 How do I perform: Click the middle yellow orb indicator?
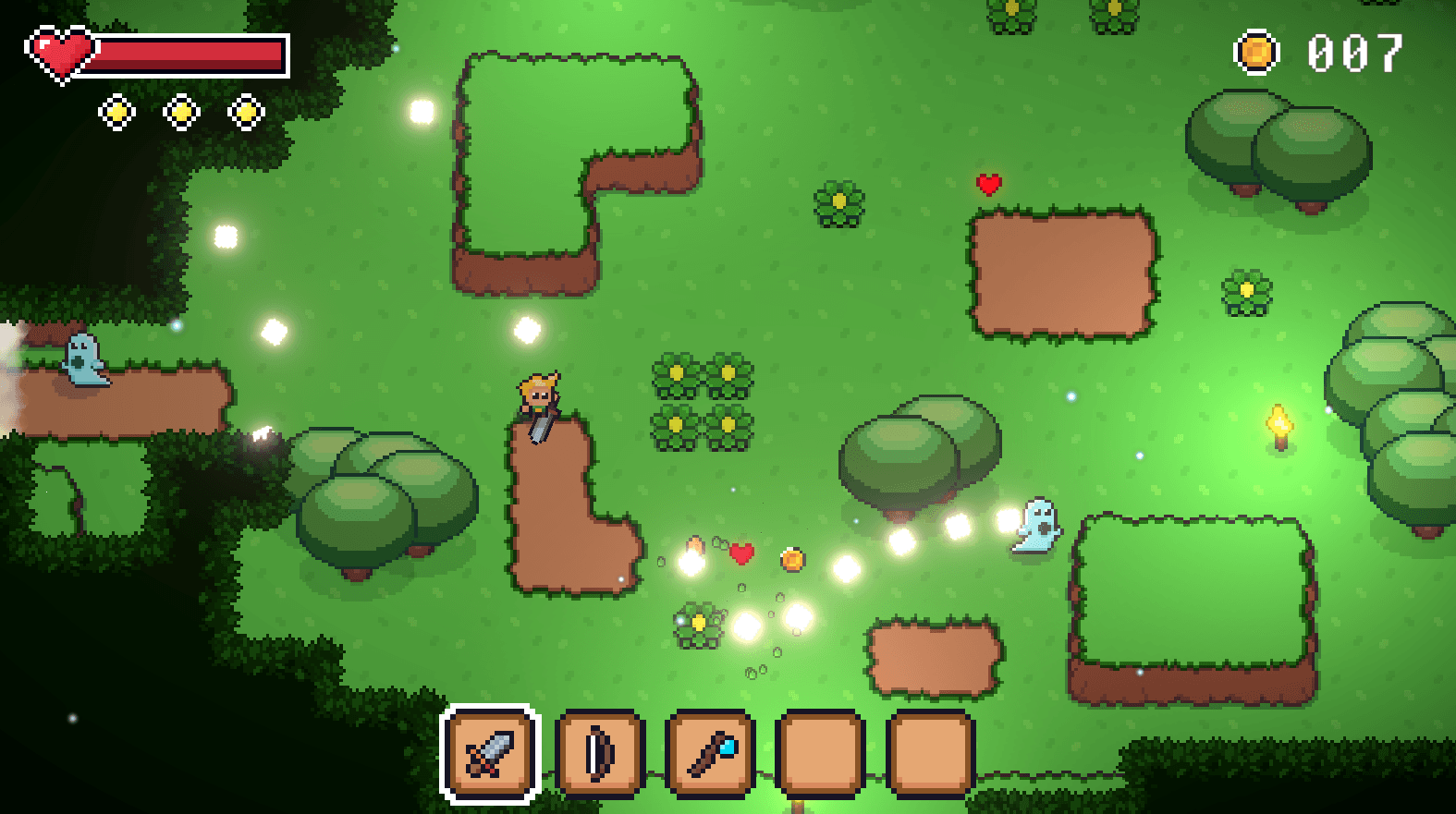[x=181, y=111]
